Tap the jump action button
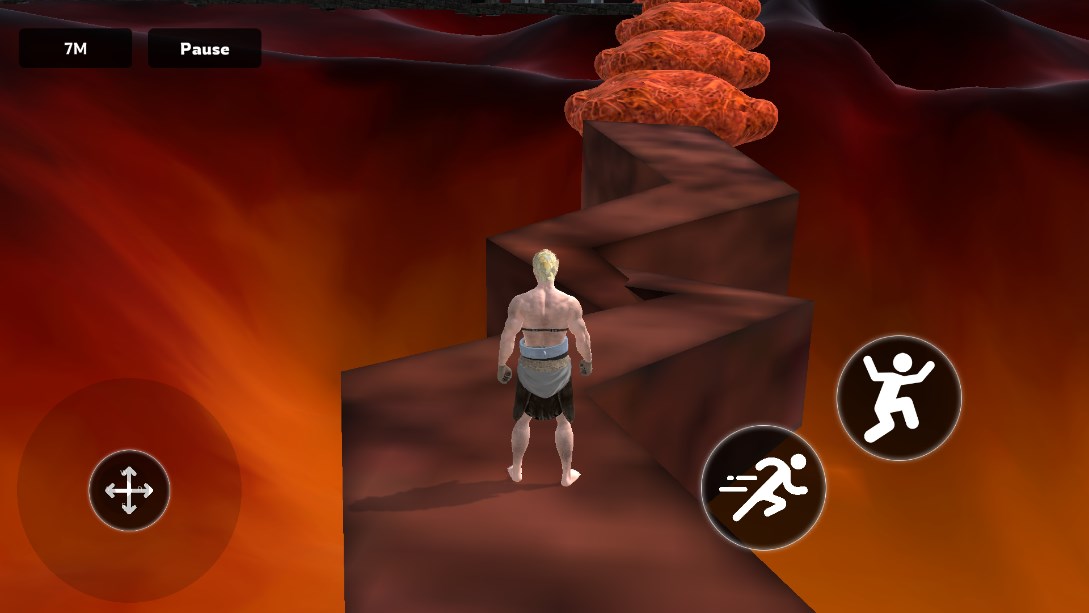 pos(898,397)
